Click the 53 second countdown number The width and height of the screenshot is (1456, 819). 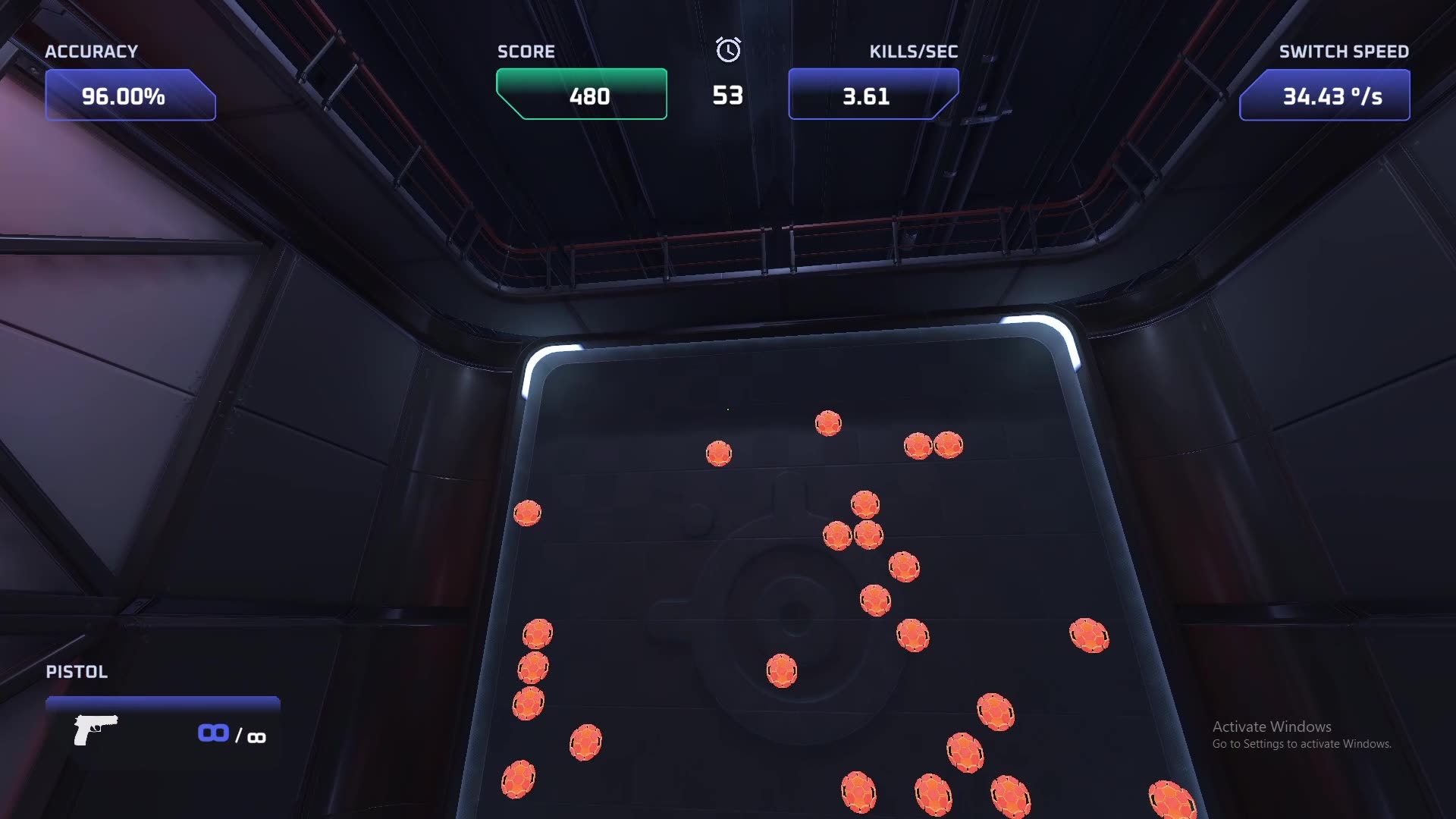click(727, 95)
